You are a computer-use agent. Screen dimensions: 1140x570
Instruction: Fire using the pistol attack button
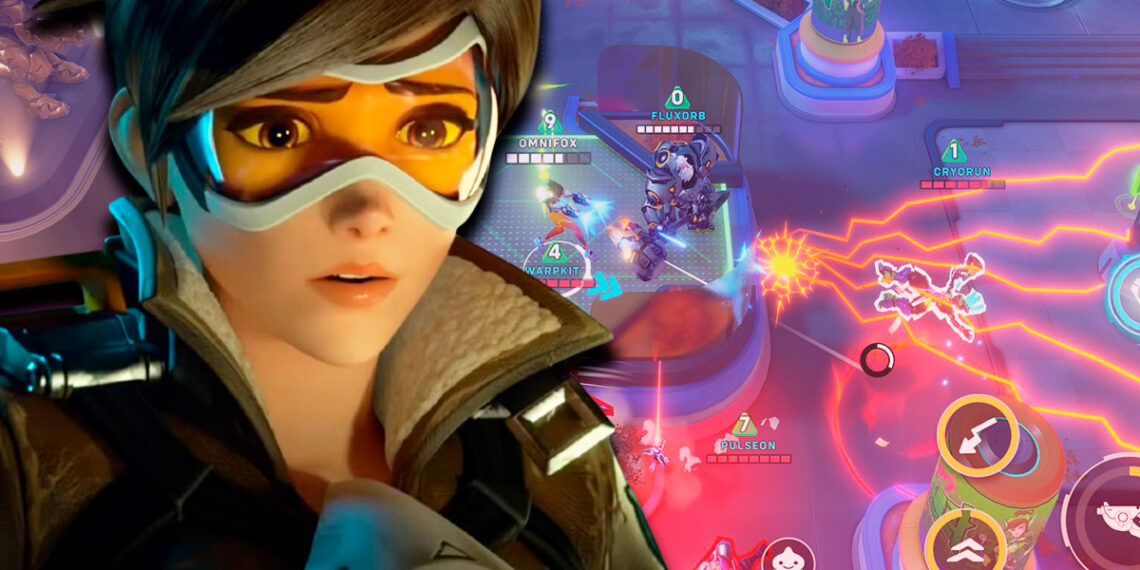click(x=1110, y=509)
